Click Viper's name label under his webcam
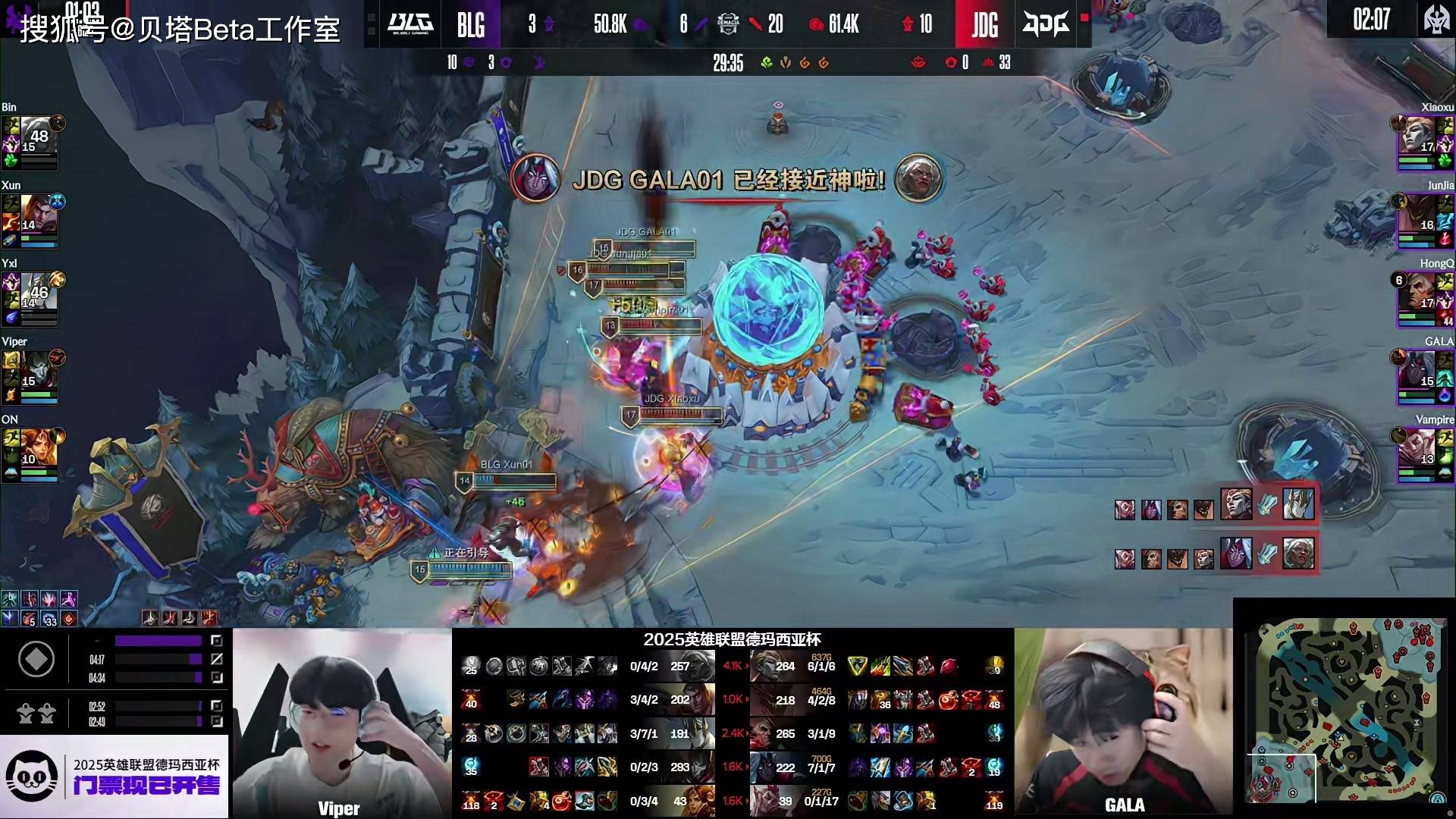Screen dimensions: 1456x819 point(339,808)
